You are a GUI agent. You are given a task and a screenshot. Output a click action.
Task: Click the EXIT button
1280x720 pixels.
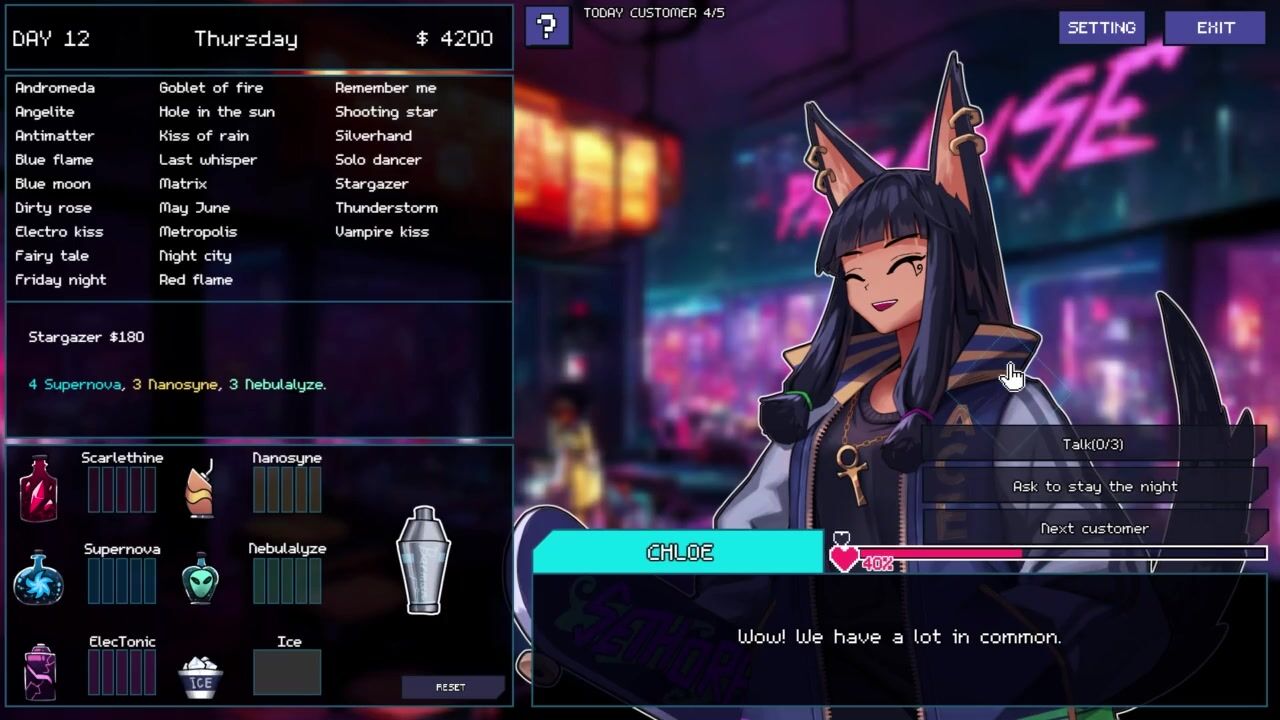coord(1215,28)
